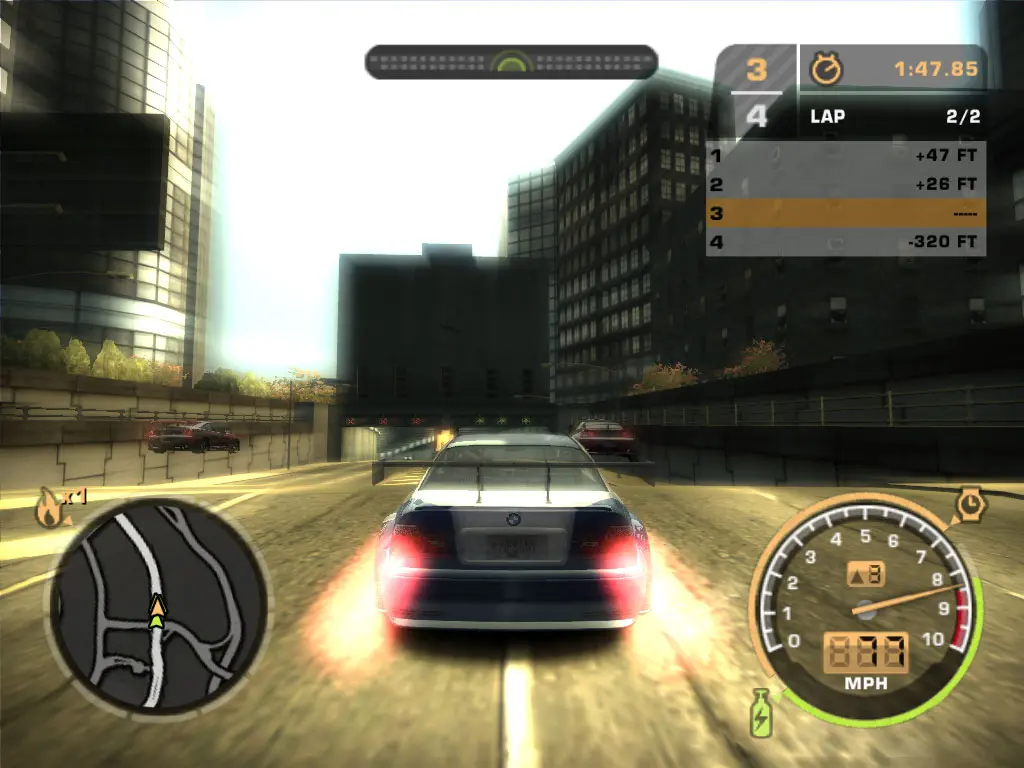Select the highlighted orange third-place row

845,213
